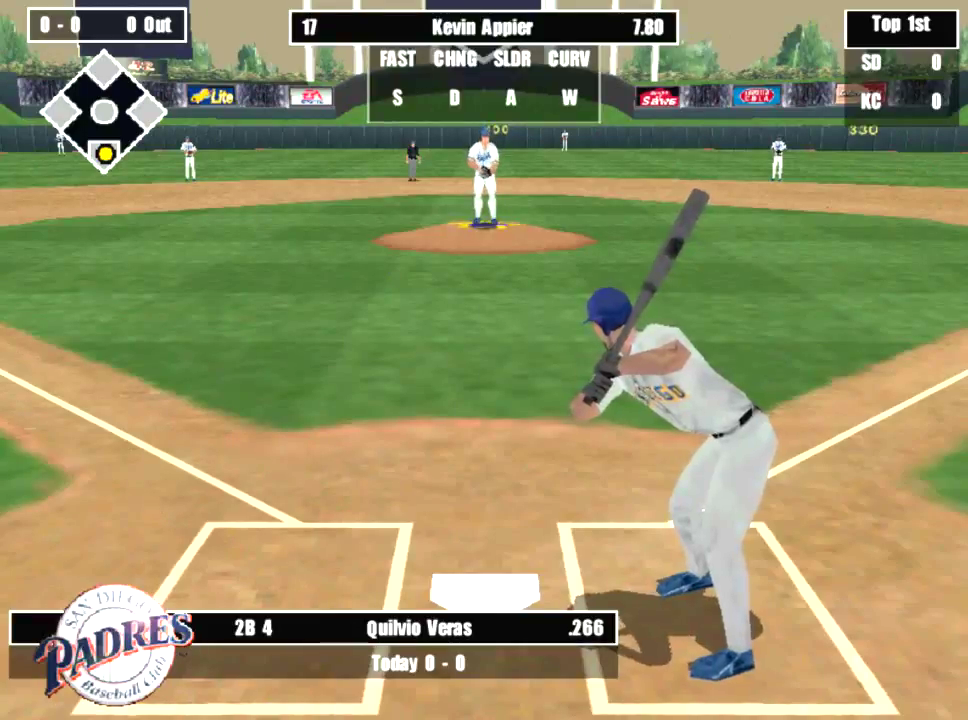This screenshot has width=968, height=720.
Task: Click the base runner diamond indicator
Action: [x=103, y=112]
